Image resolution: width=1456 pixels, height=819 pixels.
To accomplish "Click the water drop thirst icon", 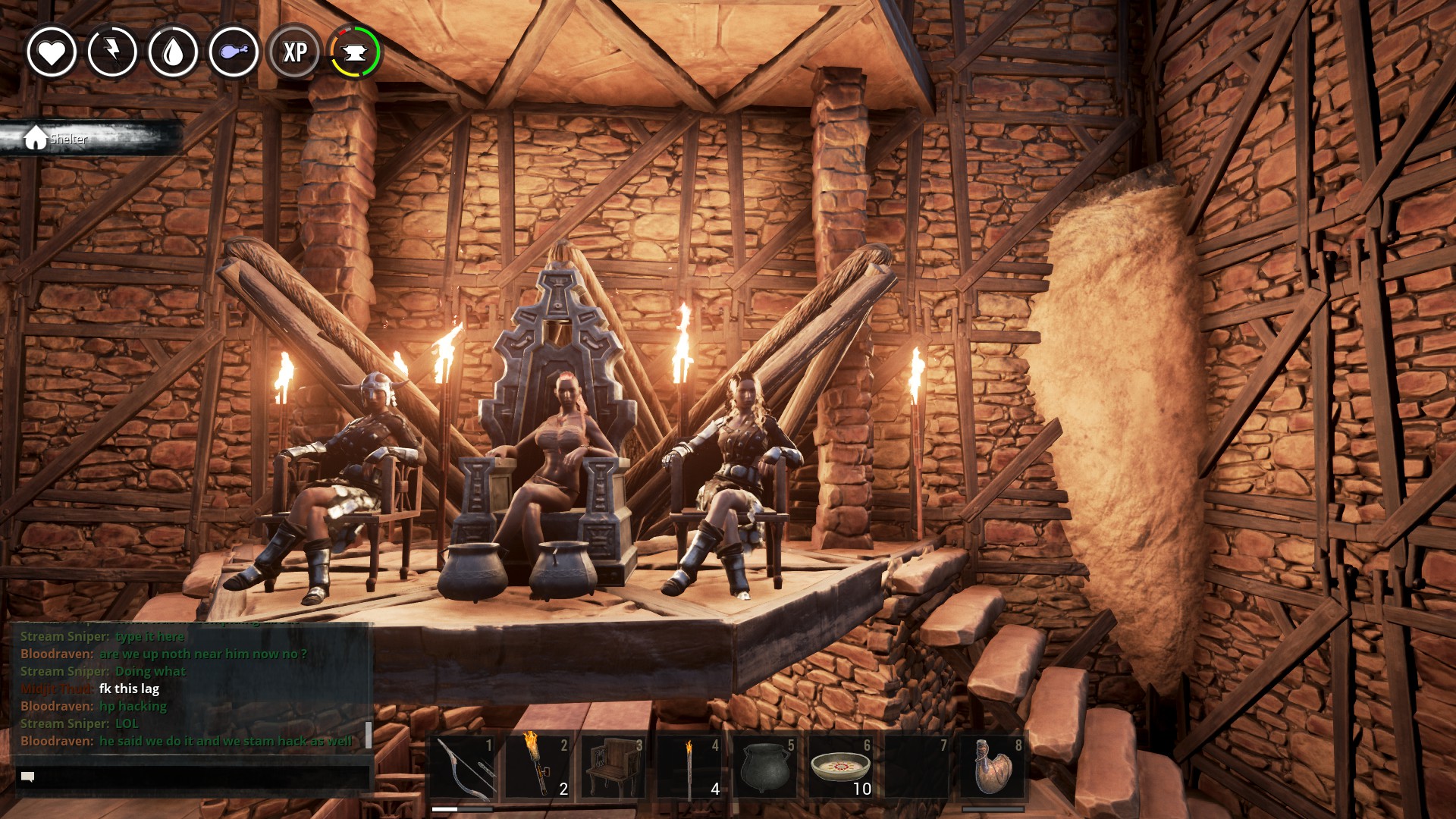I will [173, 52].
